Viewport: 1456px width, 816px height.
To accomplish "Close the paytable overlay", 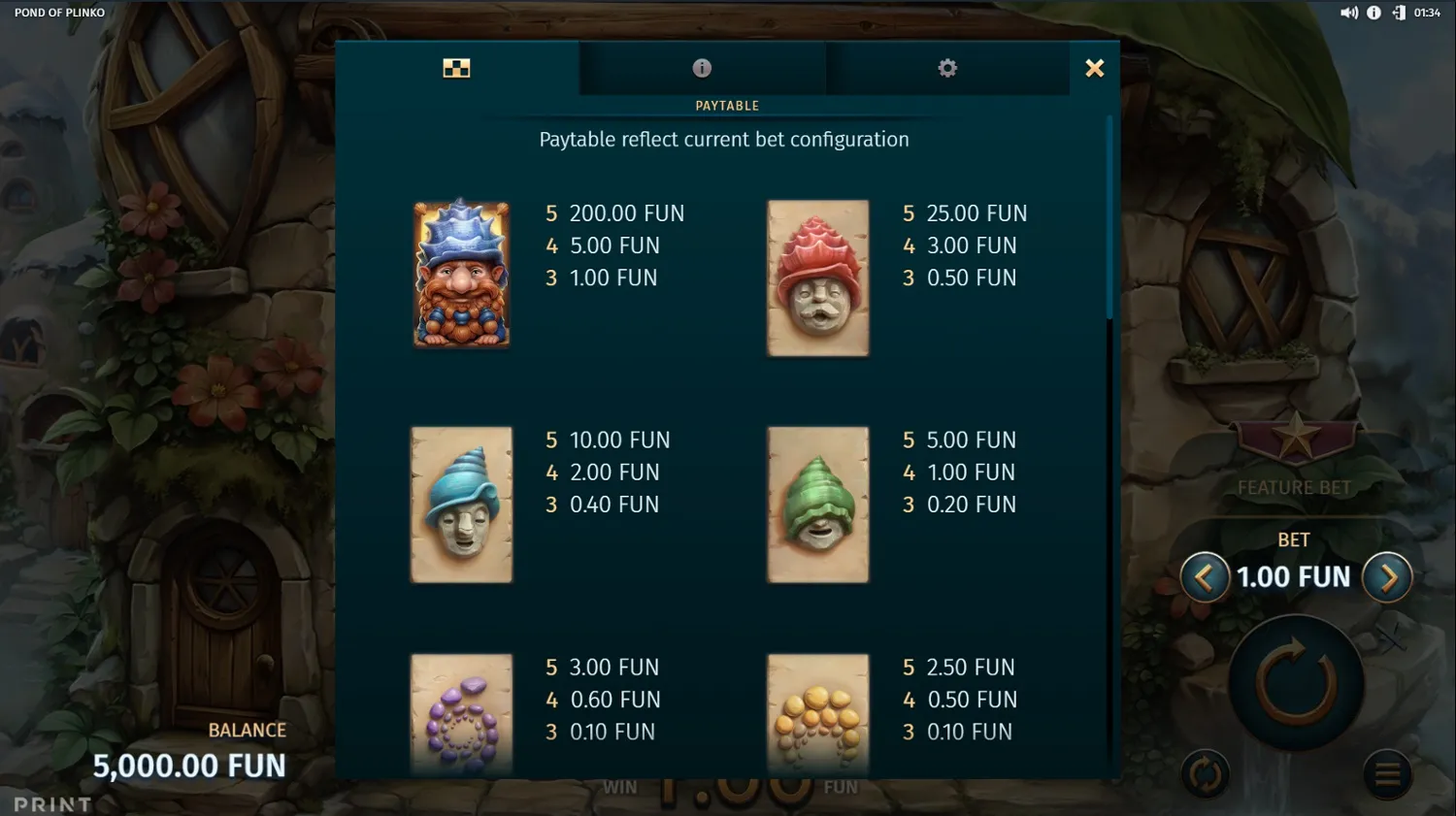I will 1094,68.
